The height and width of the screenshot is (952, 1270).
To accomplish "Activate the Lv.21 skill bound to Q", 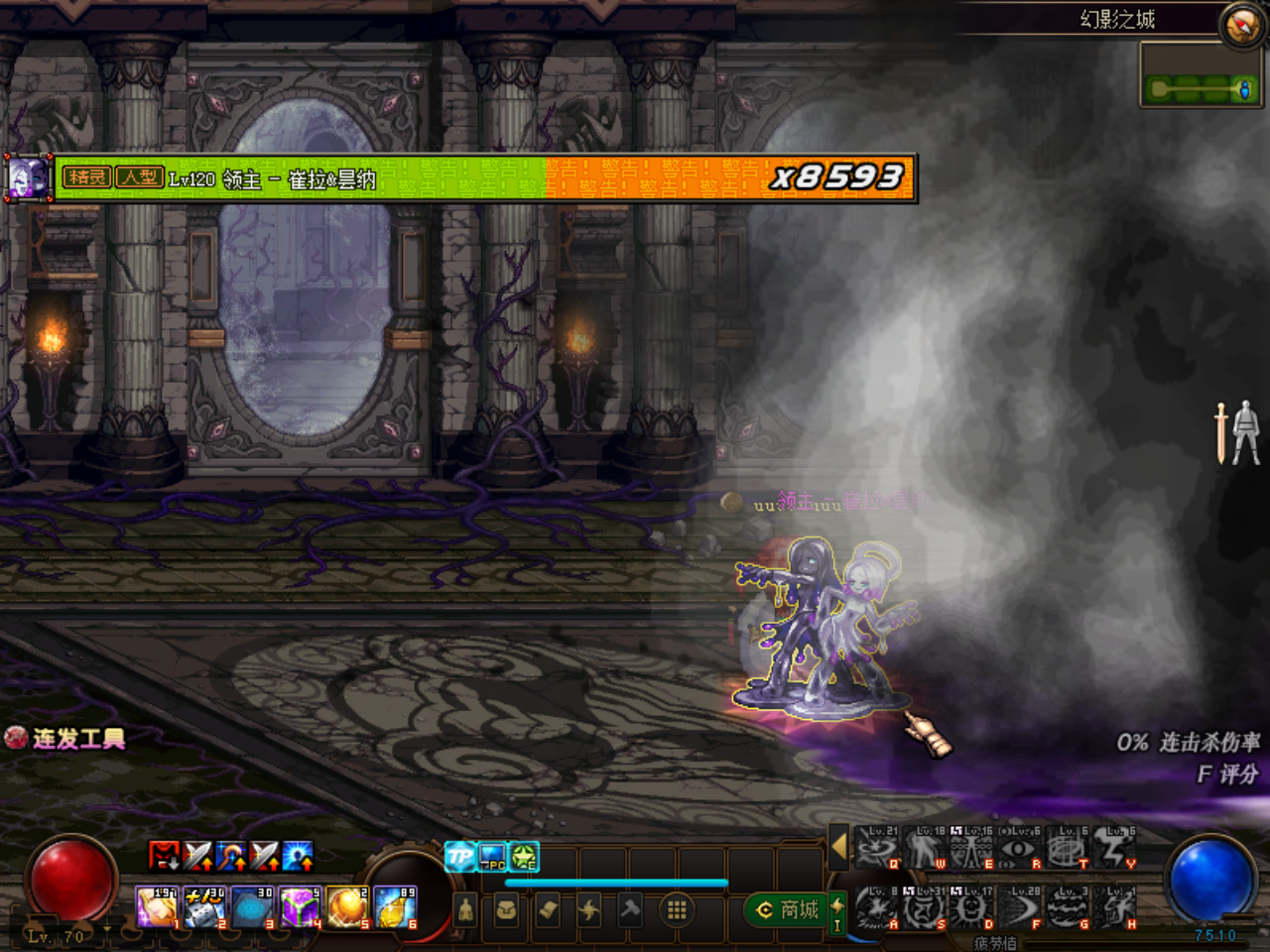I will click(878, 848).
